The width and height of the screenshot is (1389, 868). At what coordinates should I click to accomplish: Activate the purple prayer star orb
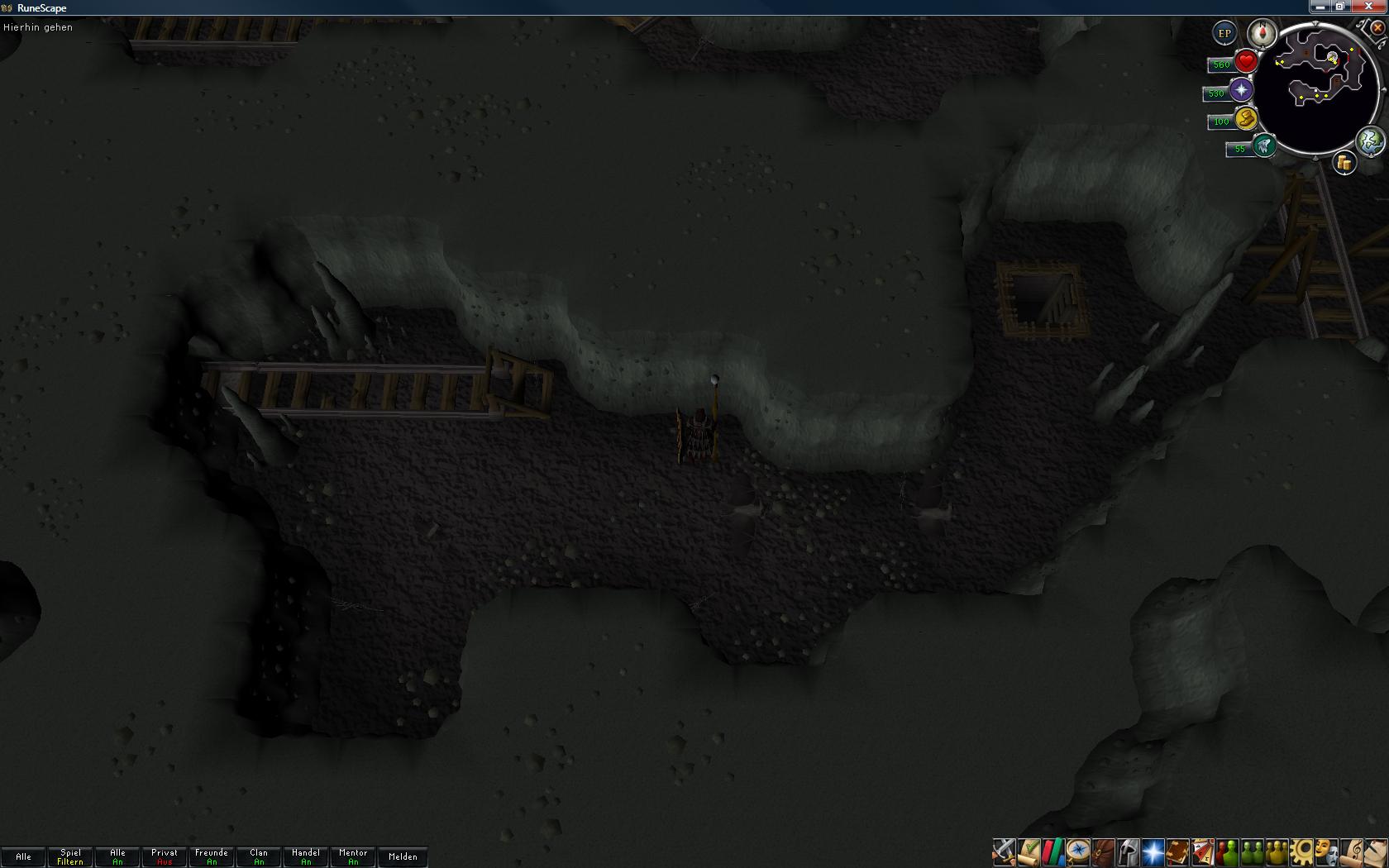(1241, 90)
